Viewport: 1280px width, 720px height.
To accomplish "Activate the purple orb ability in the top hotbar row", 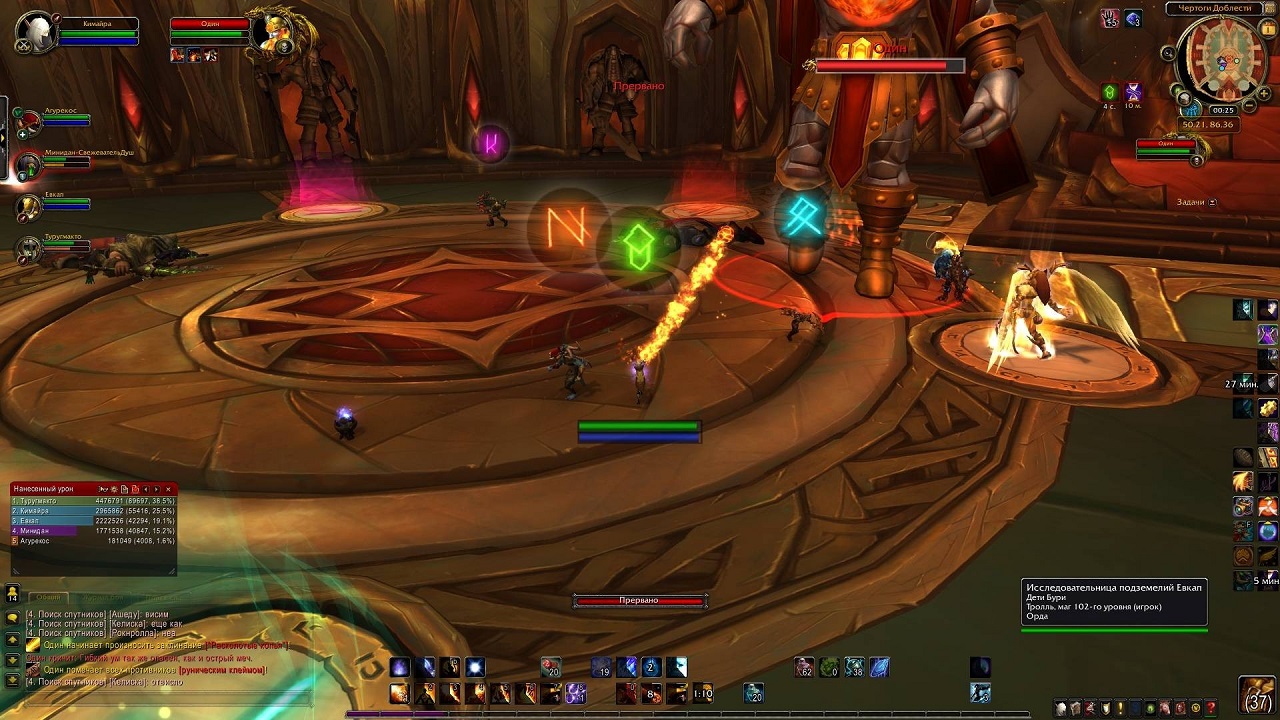I will 400,667.
